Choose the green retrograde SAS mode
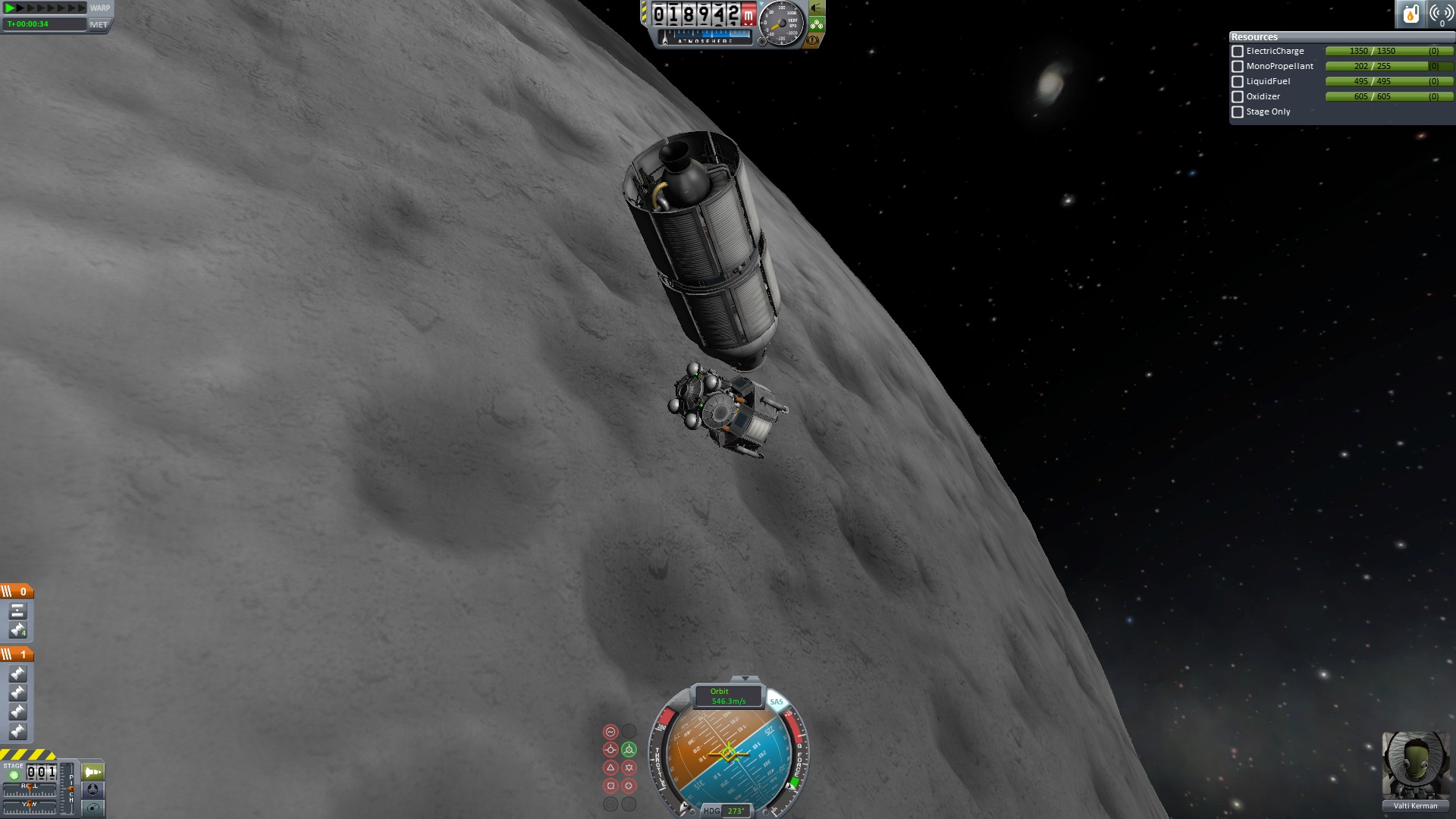The width and height of the screenshot is (1456, 819). pos(629,750)
